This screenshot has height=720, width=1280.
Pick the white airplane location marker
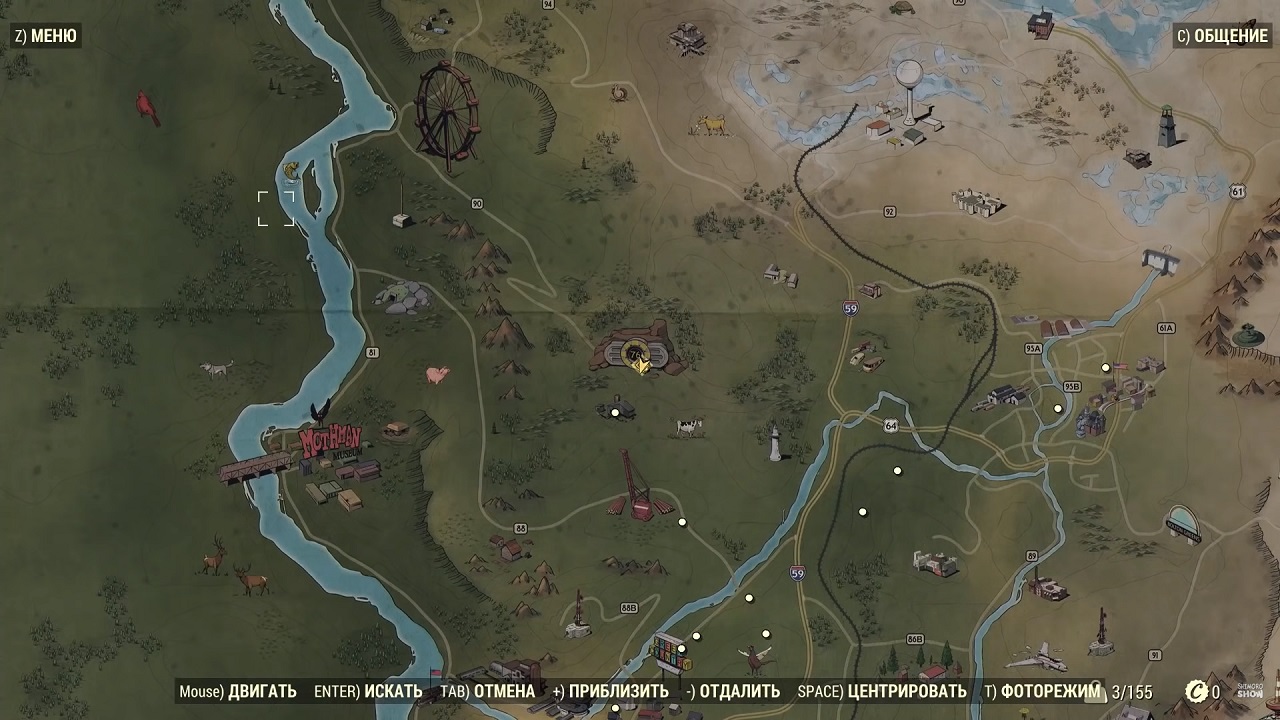[1036, 657]
